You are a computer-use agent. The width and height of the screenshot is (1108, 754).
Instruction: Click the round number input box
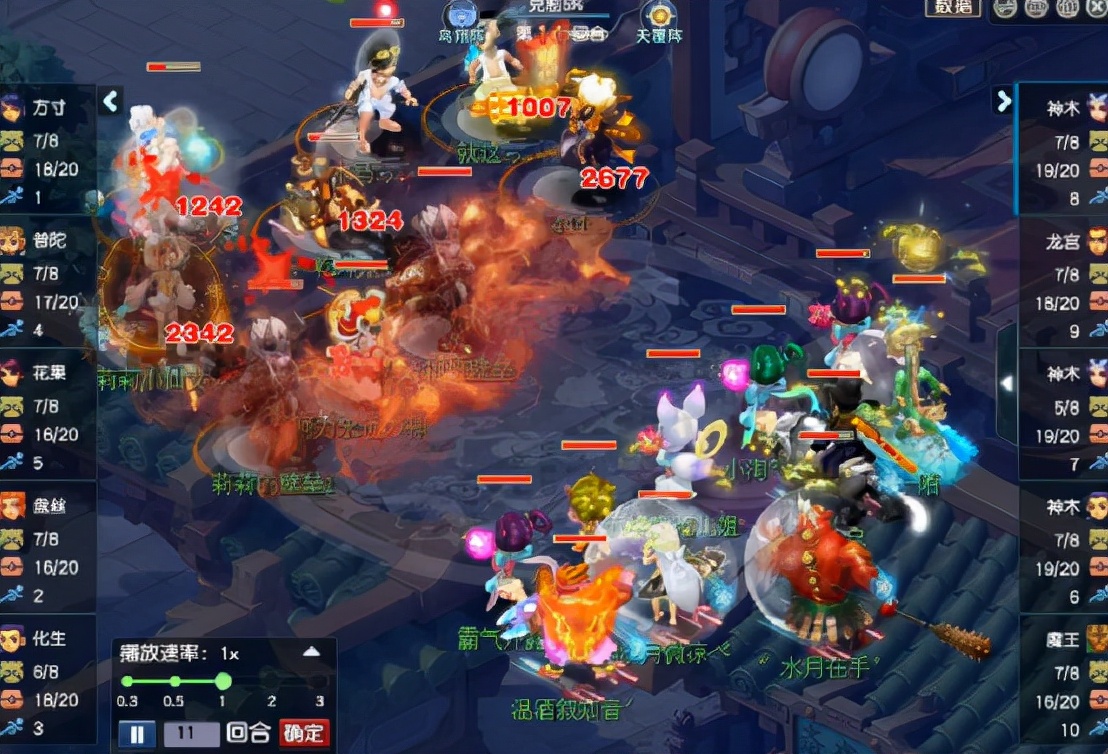coord(191,733)
